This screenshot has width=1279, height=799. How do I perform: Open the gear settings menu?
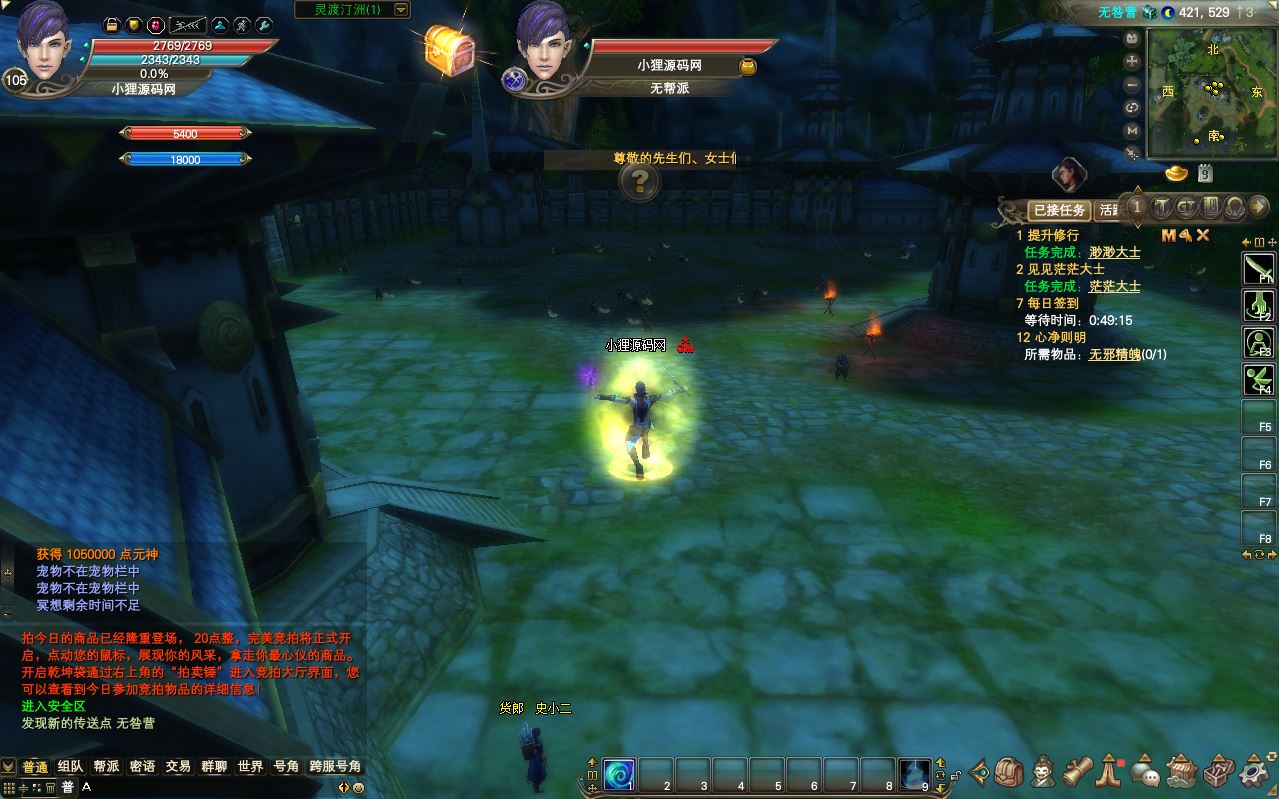pos(1253,772)
